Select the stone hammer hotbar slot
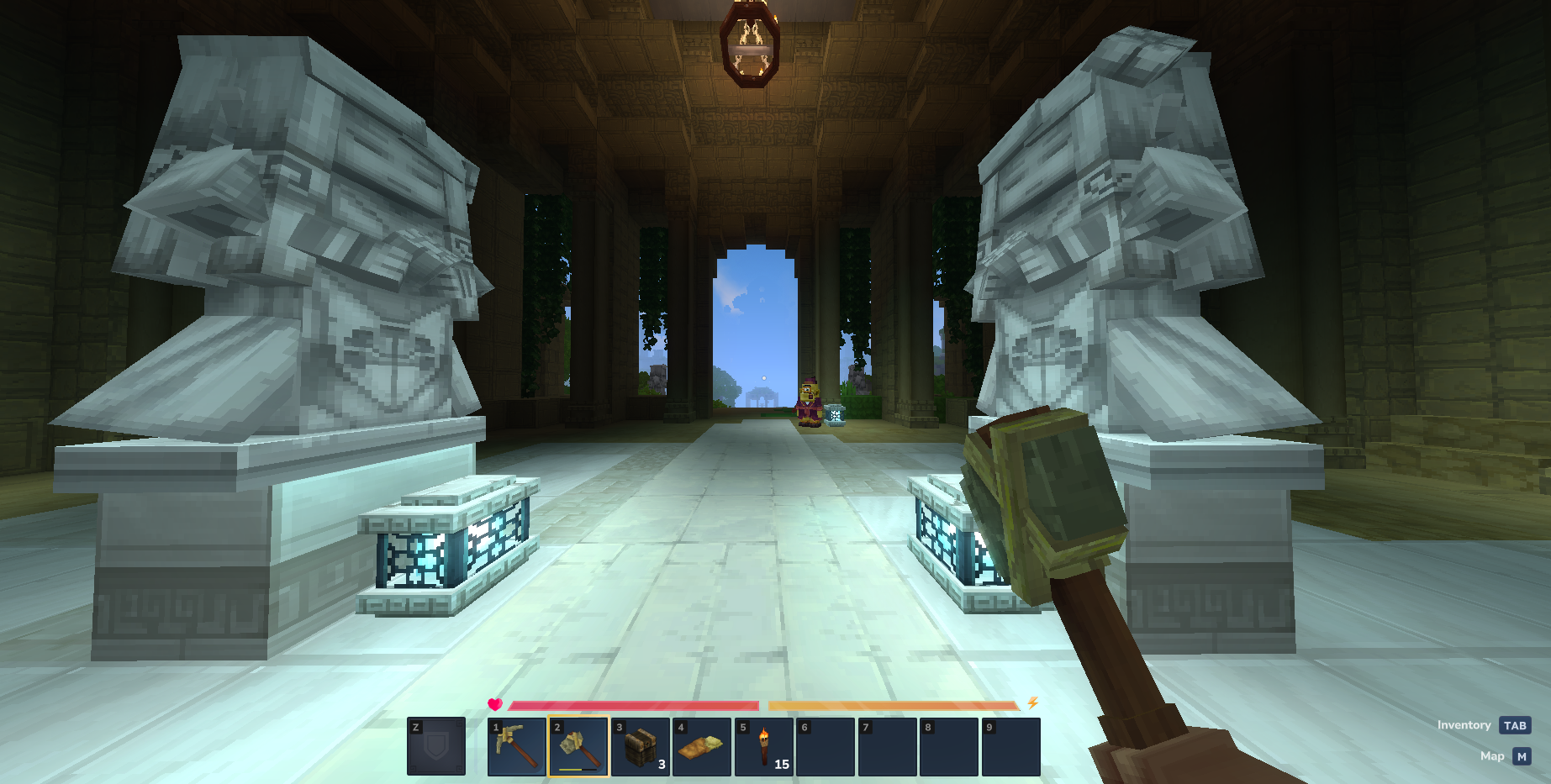Screen dimensions: 1551x784 (x=578, y=746)
